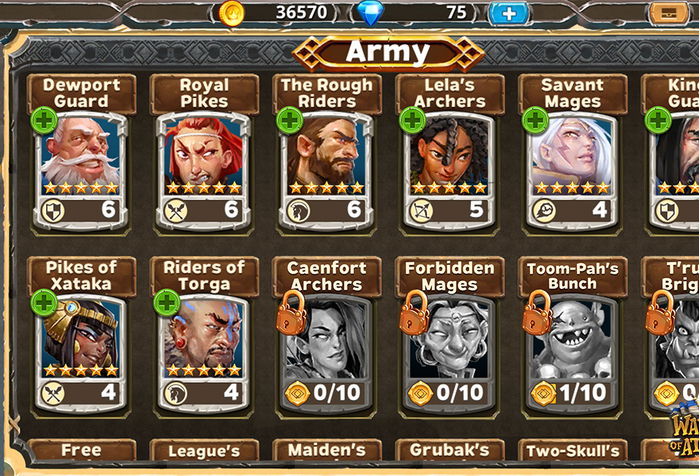Tap the green plus on Rough Riders
699x476 pixels.
[289, 121]
